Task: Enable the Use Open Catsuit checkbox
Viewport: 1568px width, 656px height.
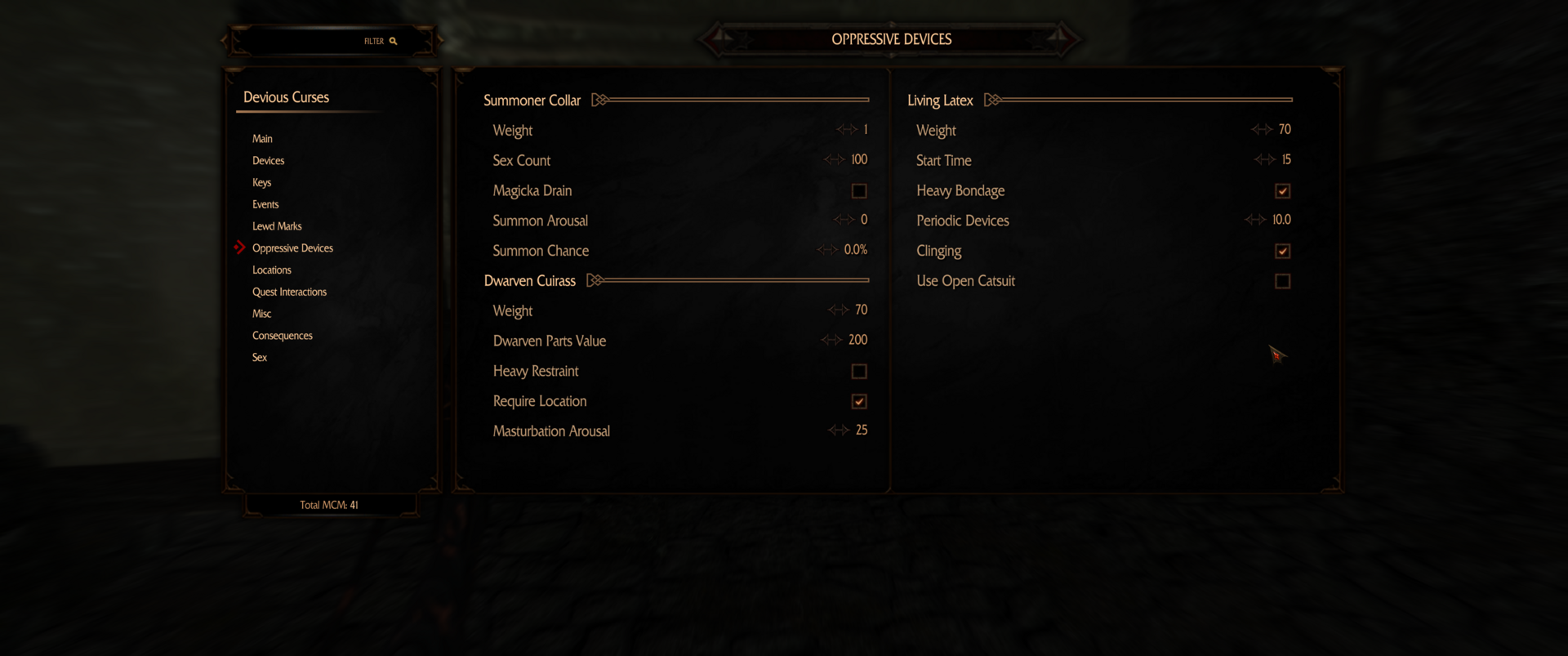Action: [1282, 280]
